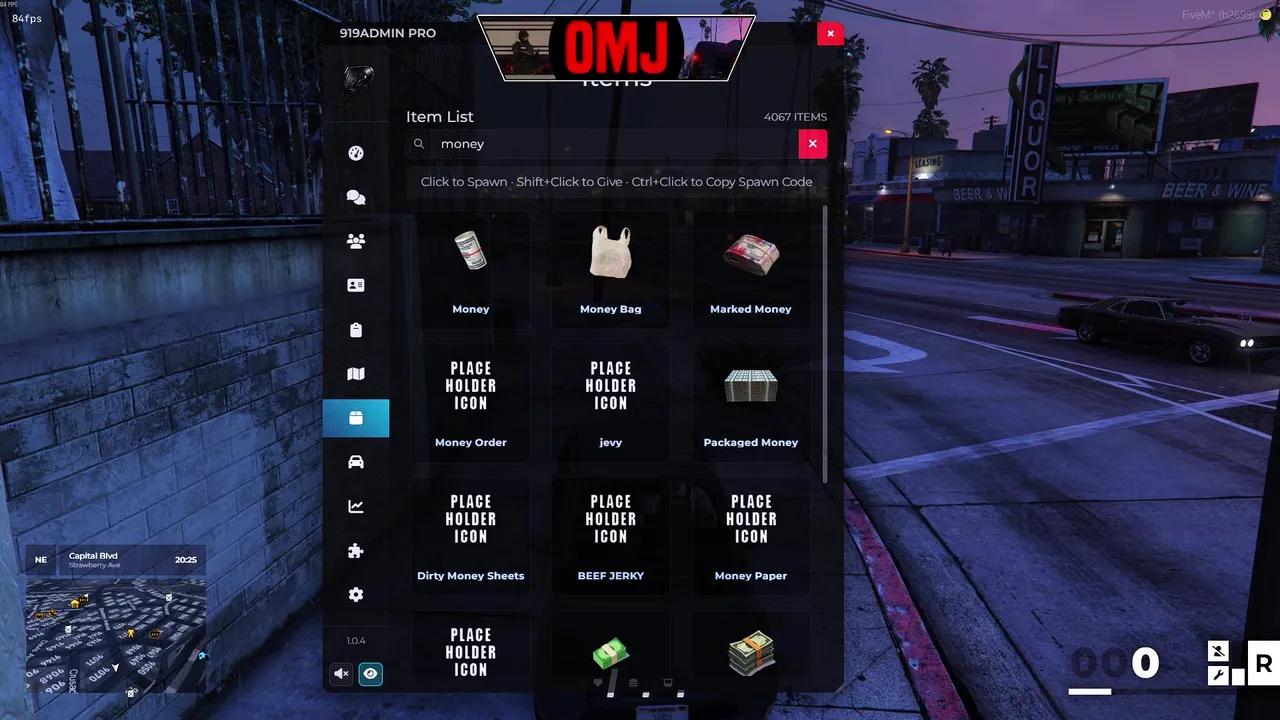Screen dimensions: 1280x720
Task: Open the Players management section
Action: point(356,240)
